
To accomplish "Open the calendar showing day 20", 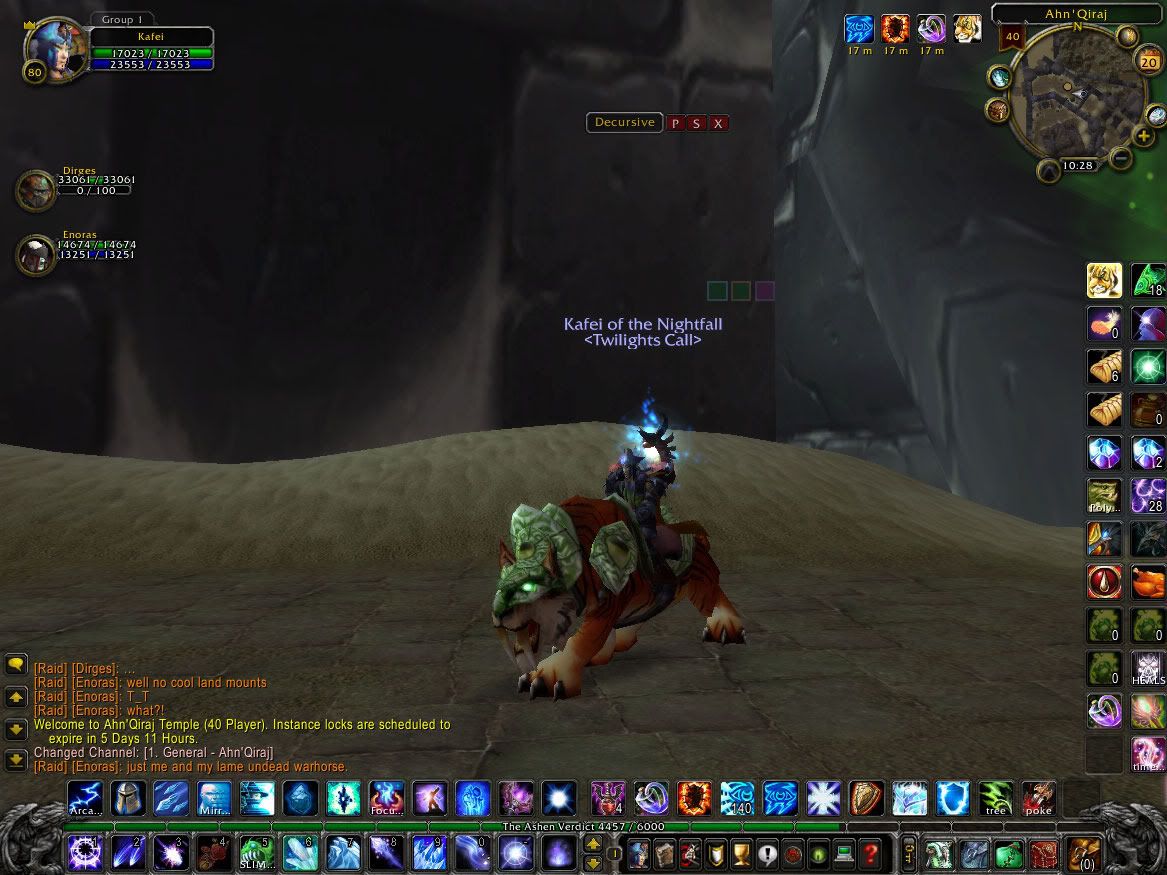I will [1148, 62].
